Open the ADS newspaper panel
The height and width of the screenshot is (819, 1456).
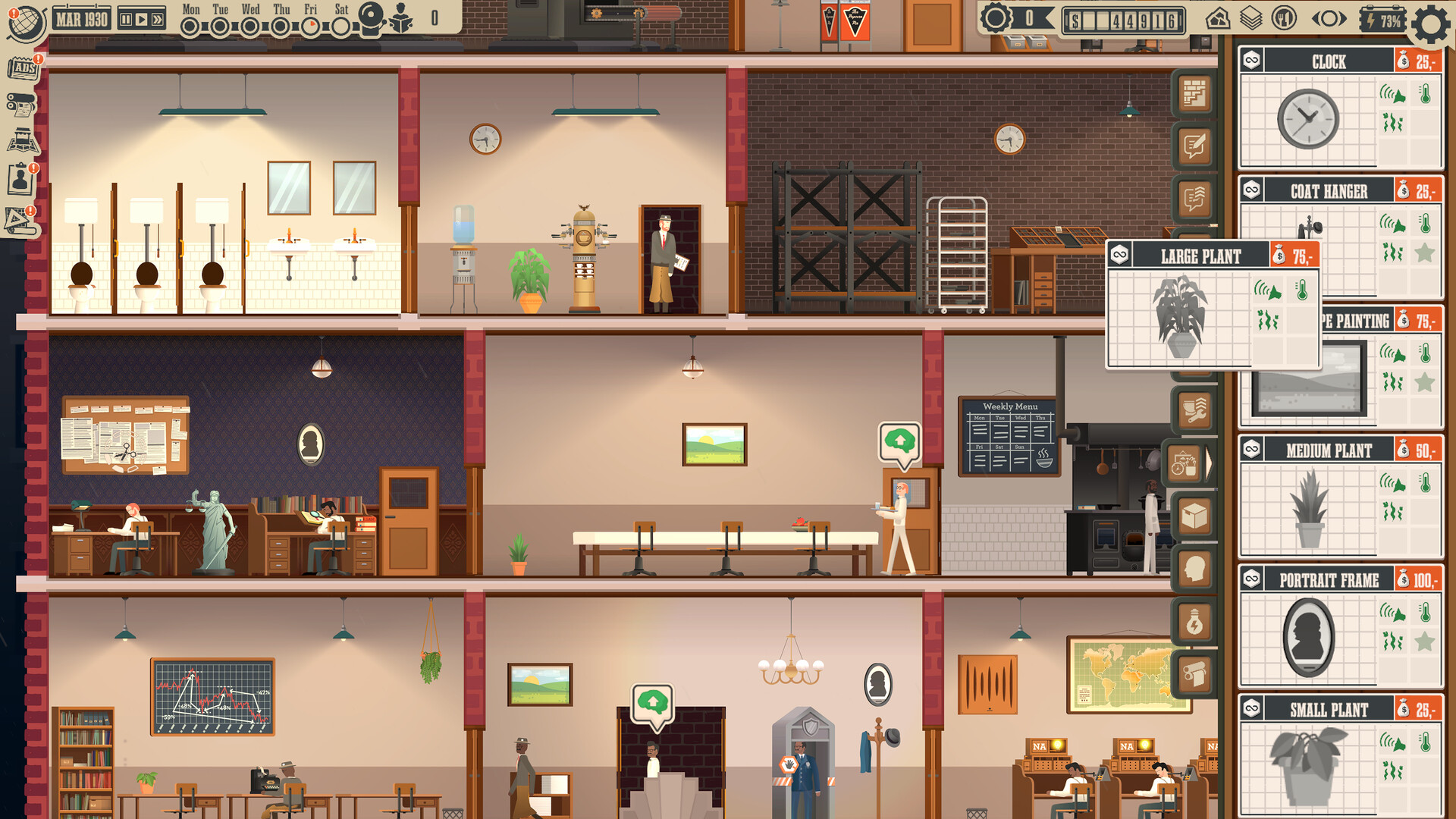click(x=21, y=68)
